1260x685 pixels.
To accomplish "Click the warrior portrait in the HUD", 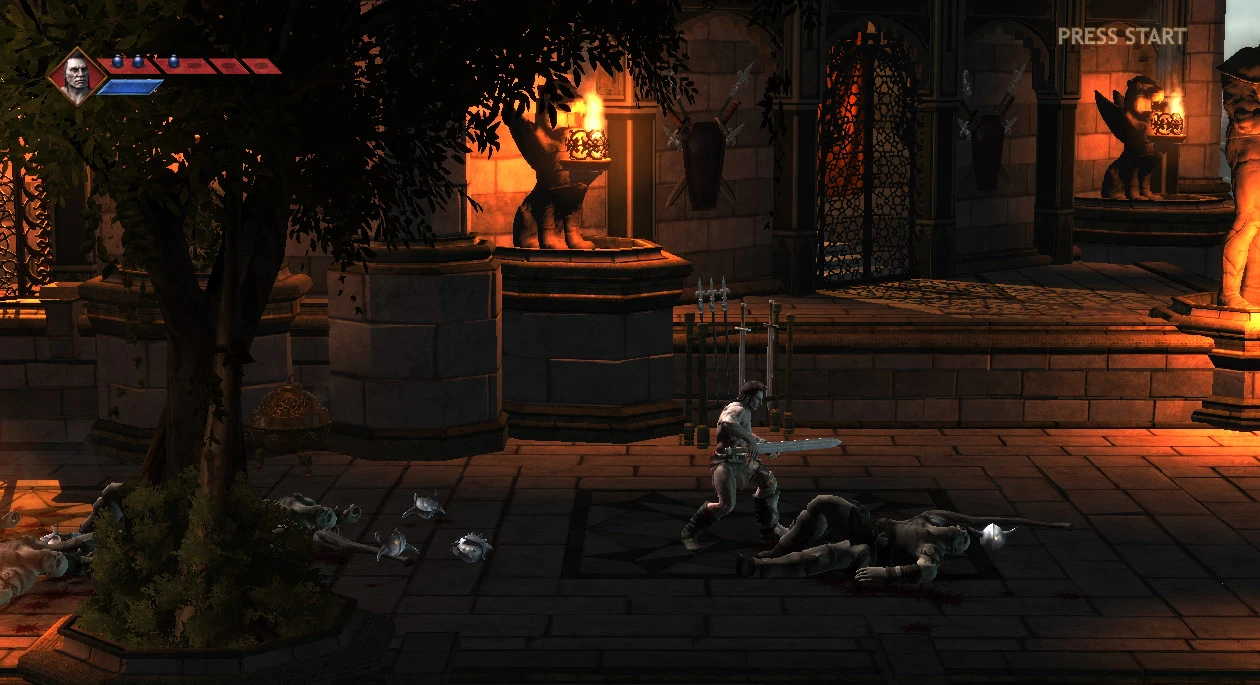I will pyautogui.click(x=75, y=75).
